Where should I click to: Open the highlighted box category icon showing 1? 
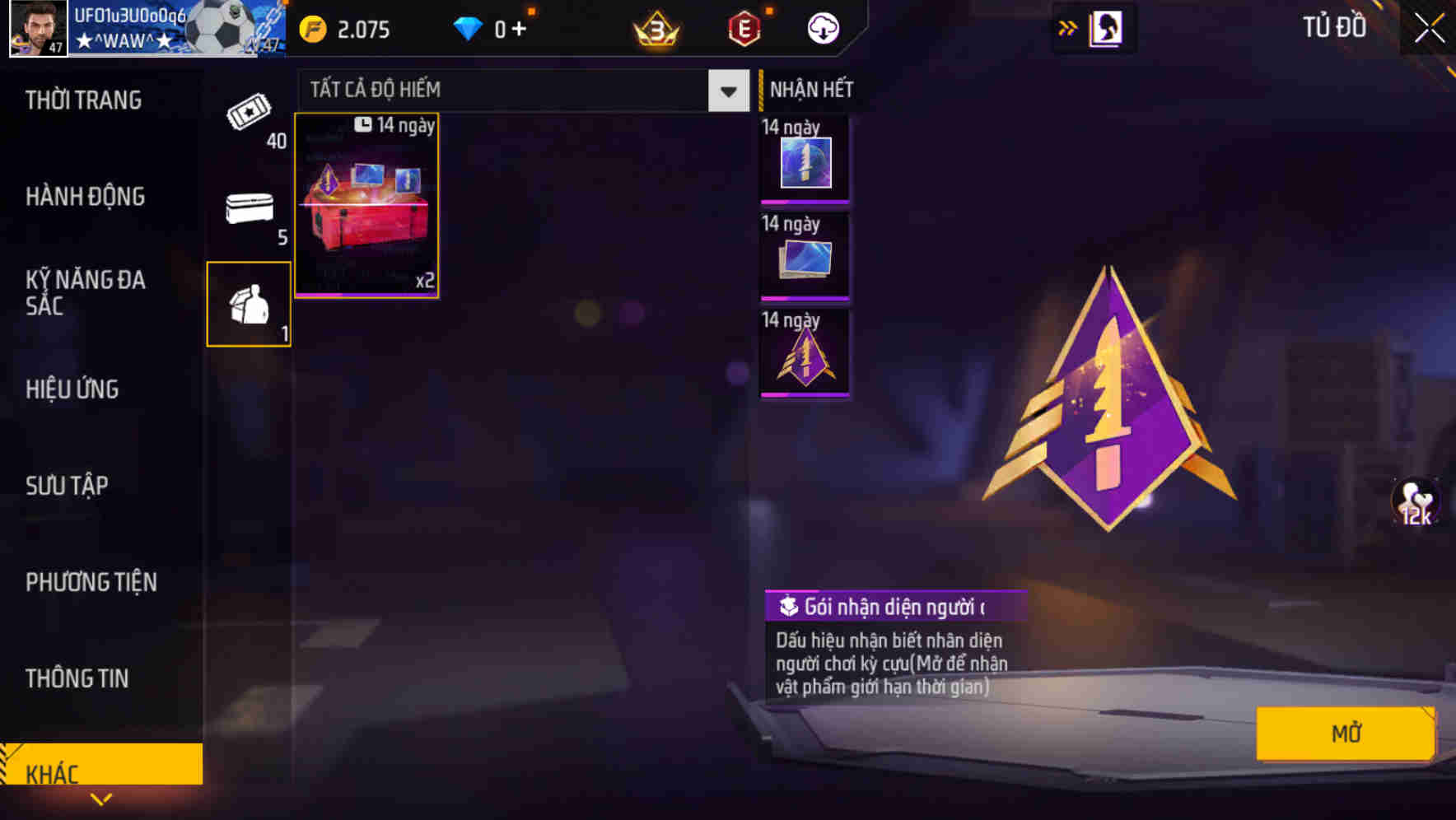click(x=248, y=303)
